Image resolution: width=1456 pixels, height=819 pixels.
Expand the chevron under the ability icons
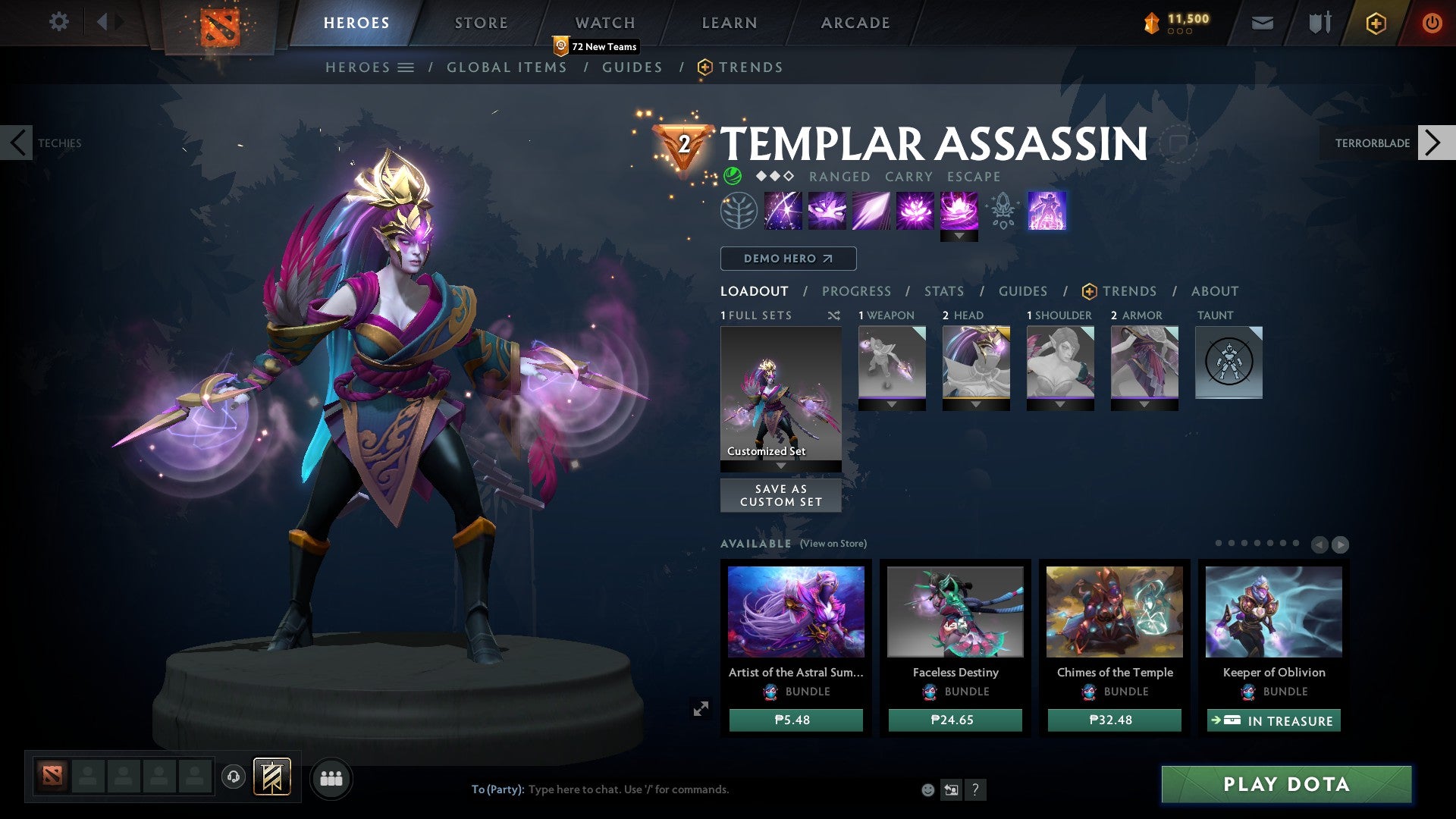tap(961, 236)
